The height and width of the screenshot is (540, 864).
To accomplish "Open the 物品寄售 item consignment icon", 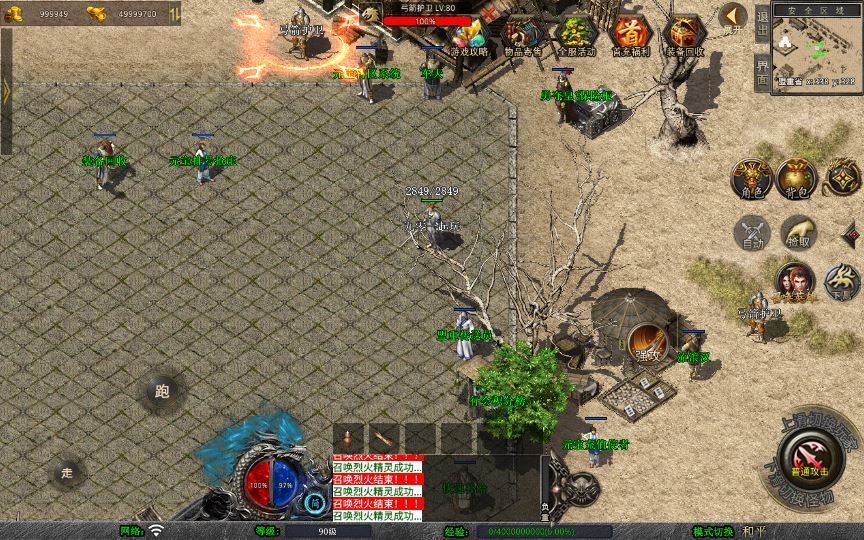I will point(523,36).
